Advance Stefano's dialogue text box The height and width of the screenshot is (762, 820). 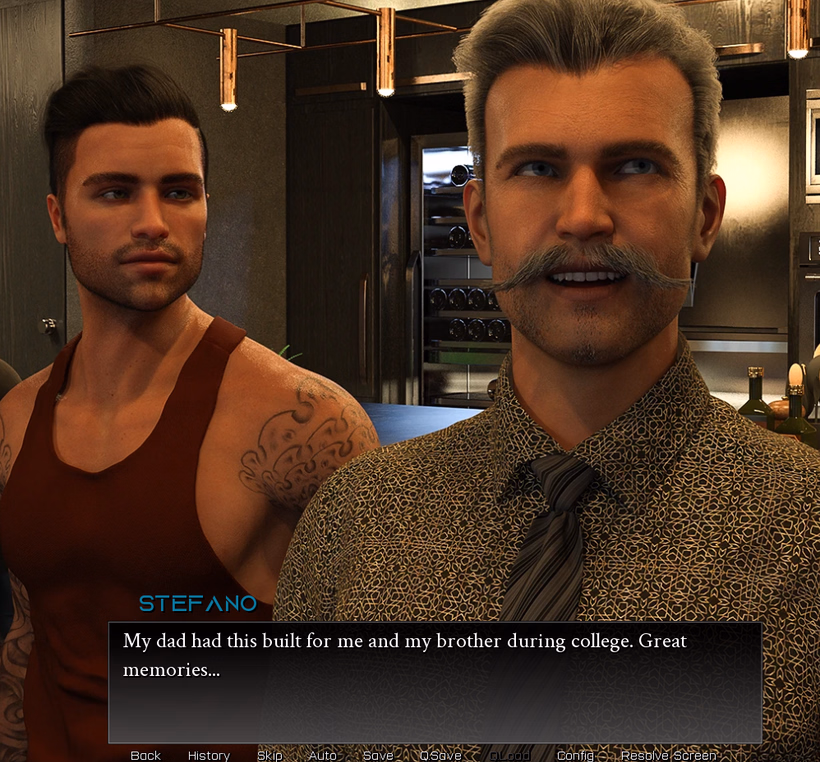[435, 682]
